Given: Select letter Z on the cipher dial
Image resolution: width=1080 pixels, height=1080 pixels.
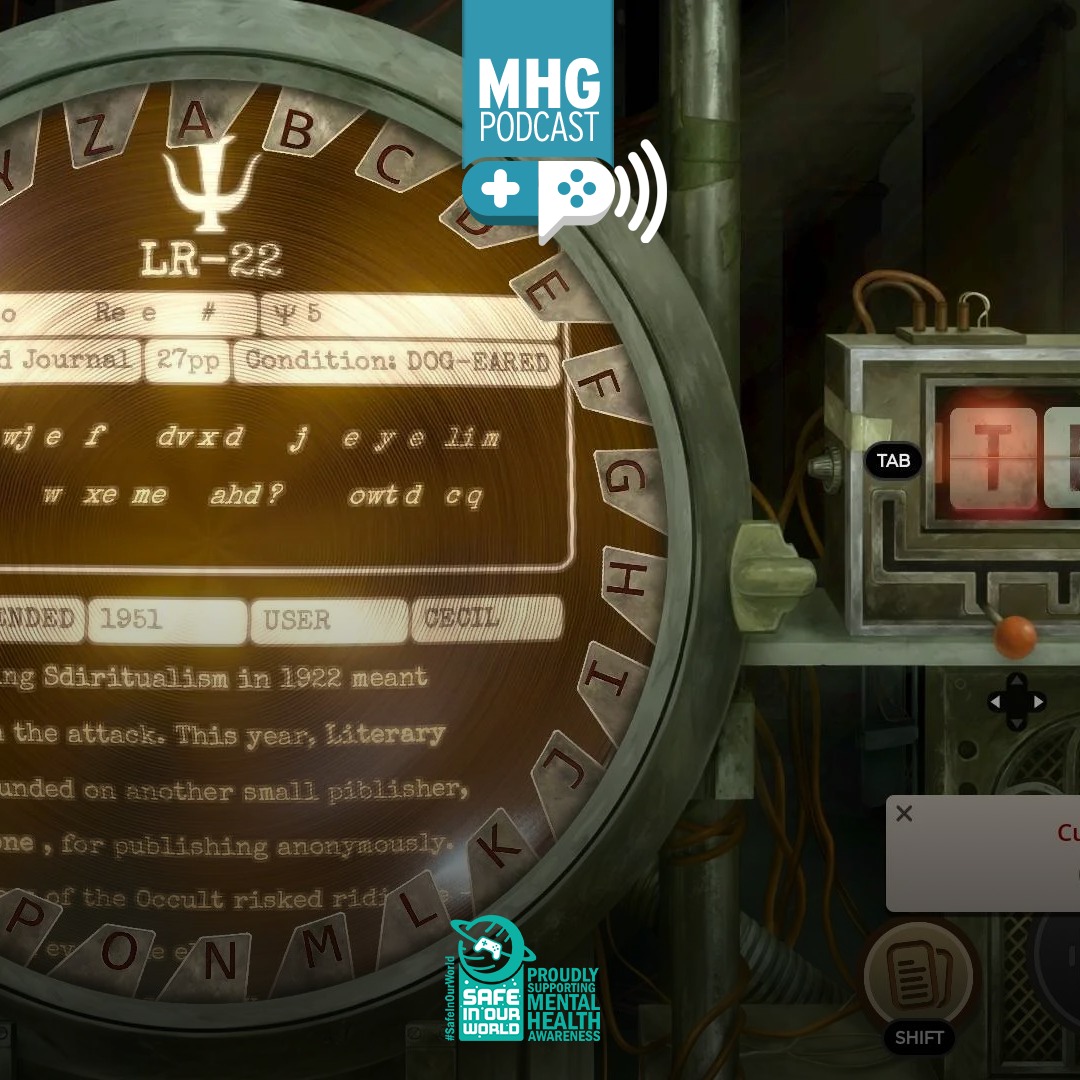Looking at the screenshot, I should click(97, 138).
